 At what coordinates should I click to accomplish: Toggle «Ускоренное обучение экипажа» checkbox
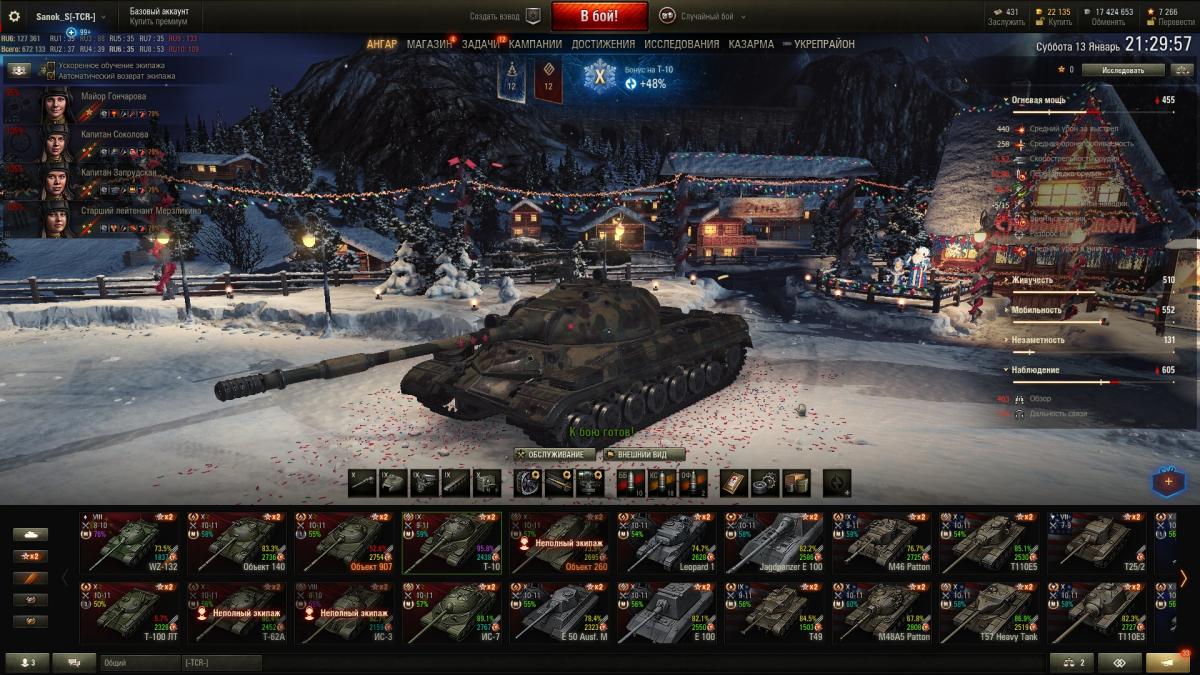click(51, 65)
